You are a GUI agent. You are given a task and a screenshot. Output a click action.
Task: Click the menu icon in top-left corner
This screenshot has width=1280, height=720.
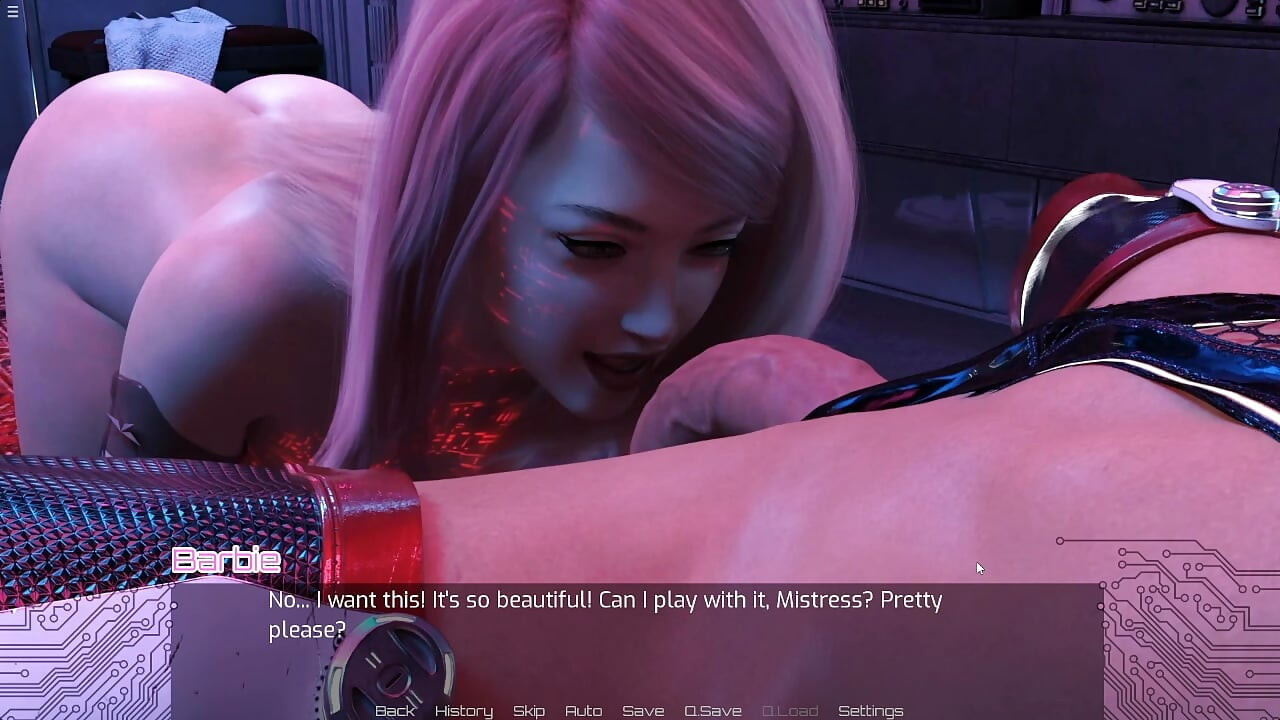(13, 13)
